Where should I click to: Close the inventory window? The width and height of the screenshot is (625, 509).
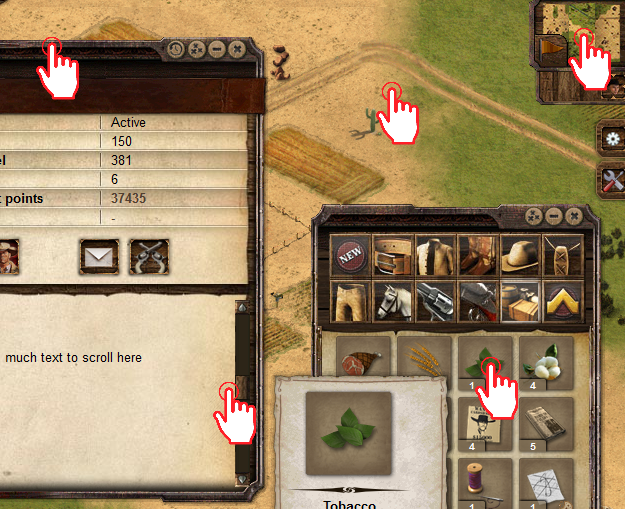coord(573,216)
